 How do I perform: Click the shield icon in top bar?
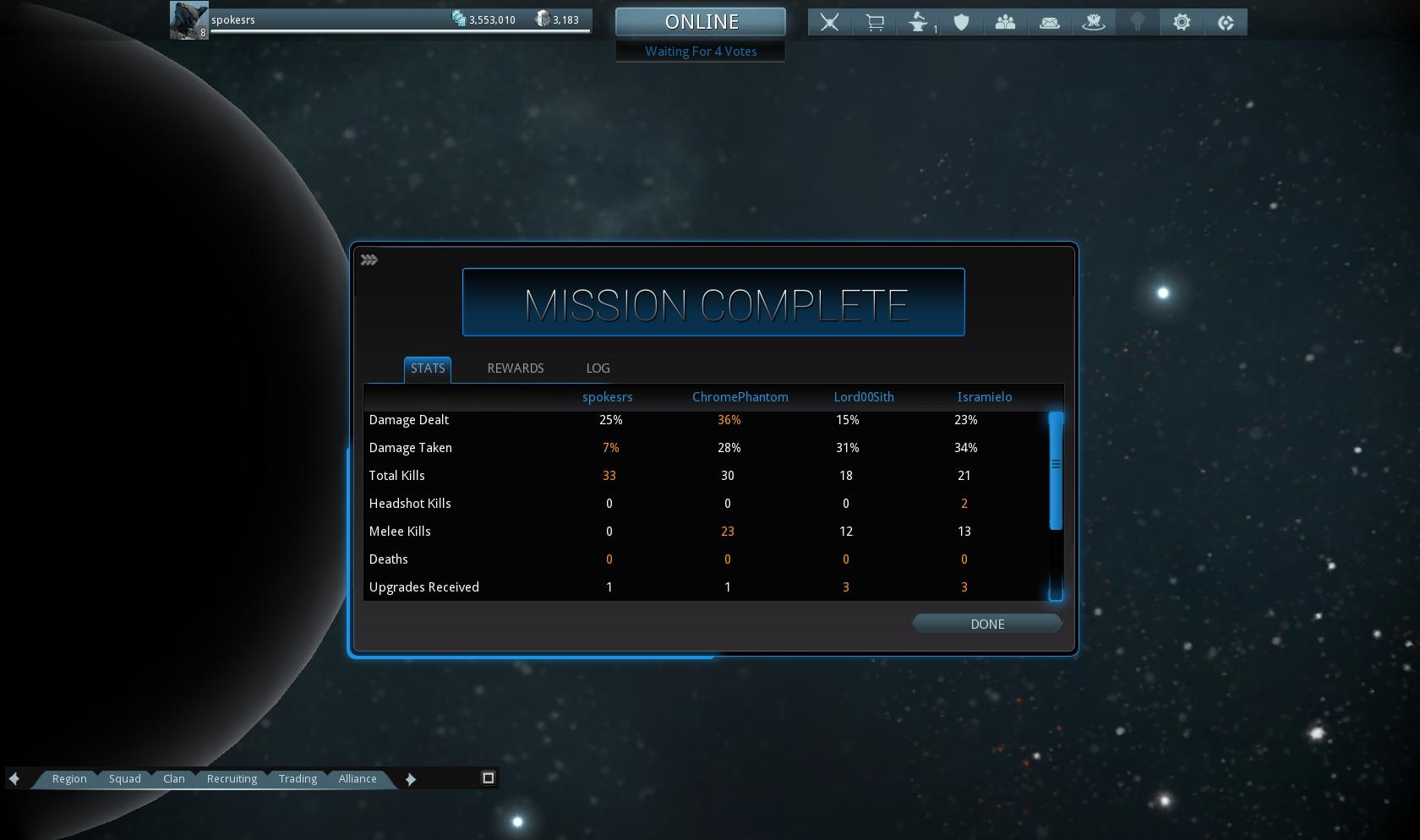[x=961, y=23]
